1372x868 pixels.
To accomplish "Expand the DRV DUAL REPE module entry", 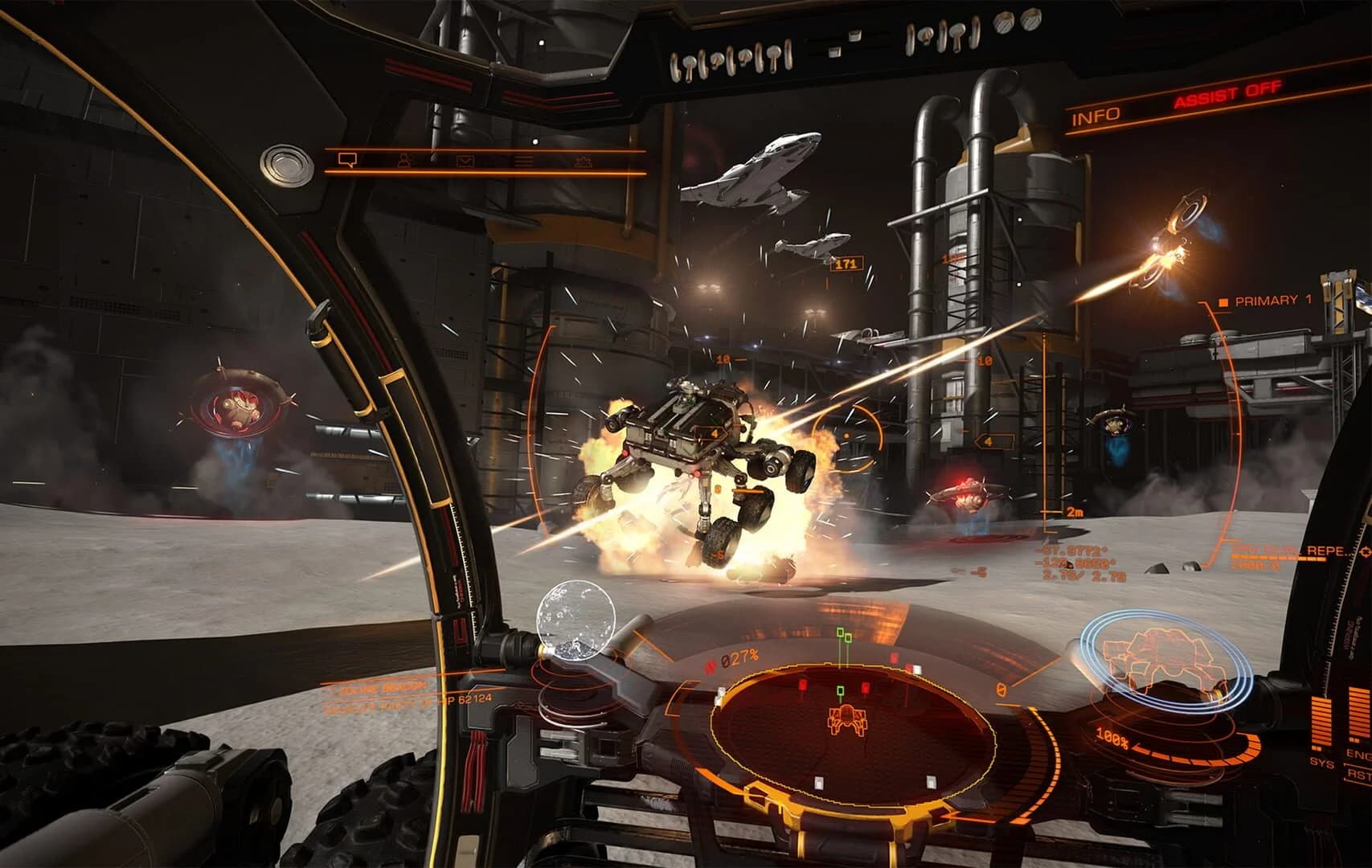I will click(1278, 551).
